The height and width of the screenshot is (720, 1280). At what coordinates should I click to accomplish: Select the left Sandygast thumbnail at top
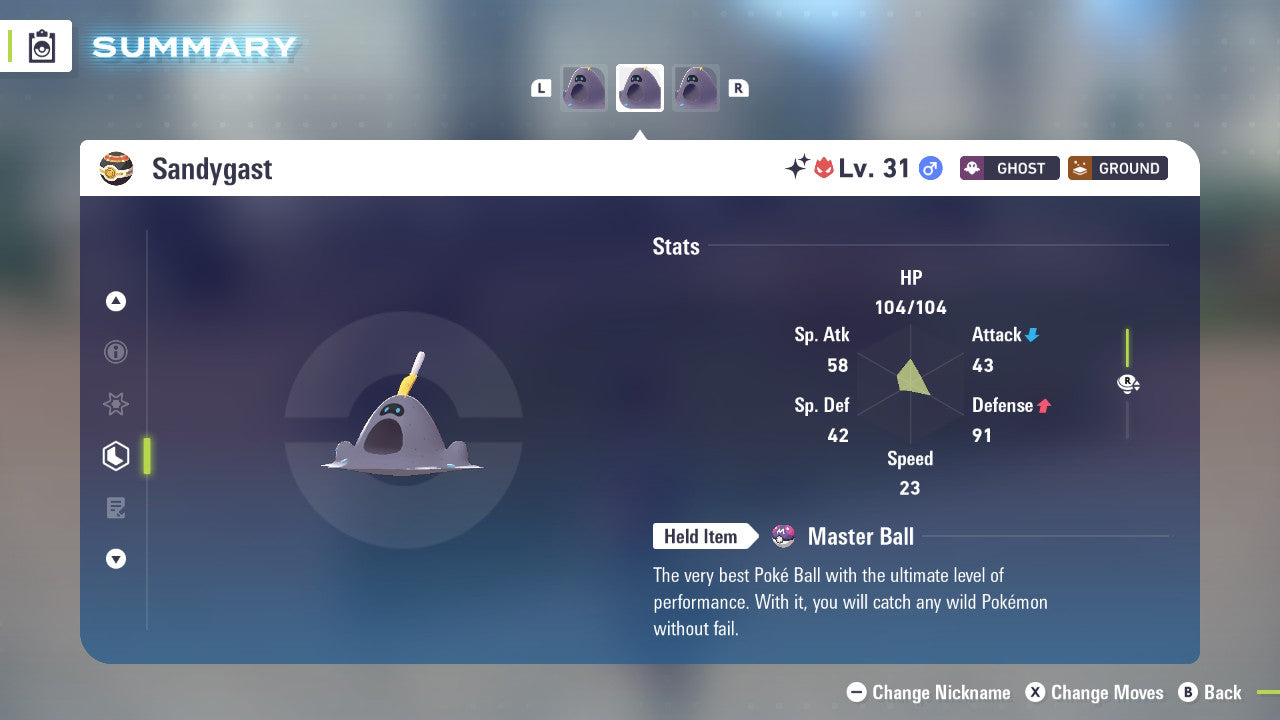584,87
